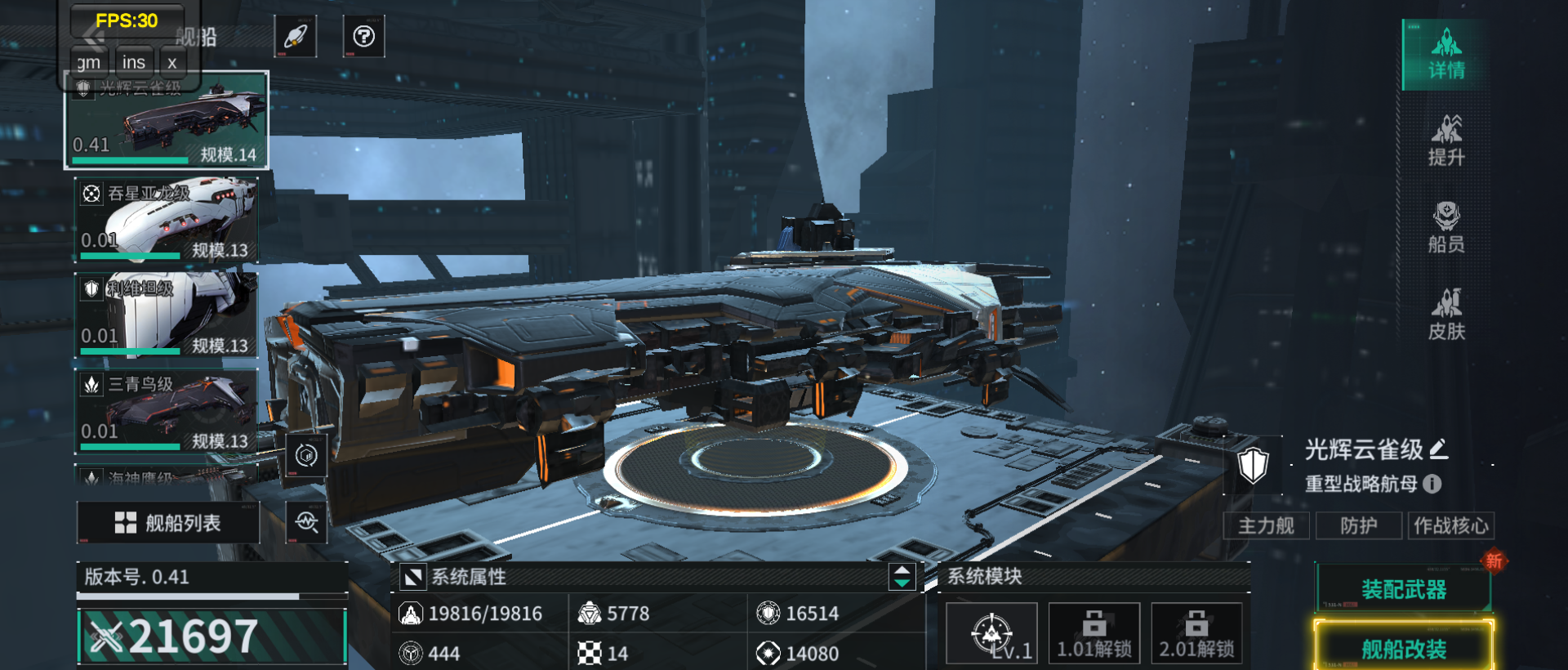Image resolution: width=1568 pixels, height=670 pixels.
Task: Toggle the 系统属性 panel expander arrows
Action: 902,577
